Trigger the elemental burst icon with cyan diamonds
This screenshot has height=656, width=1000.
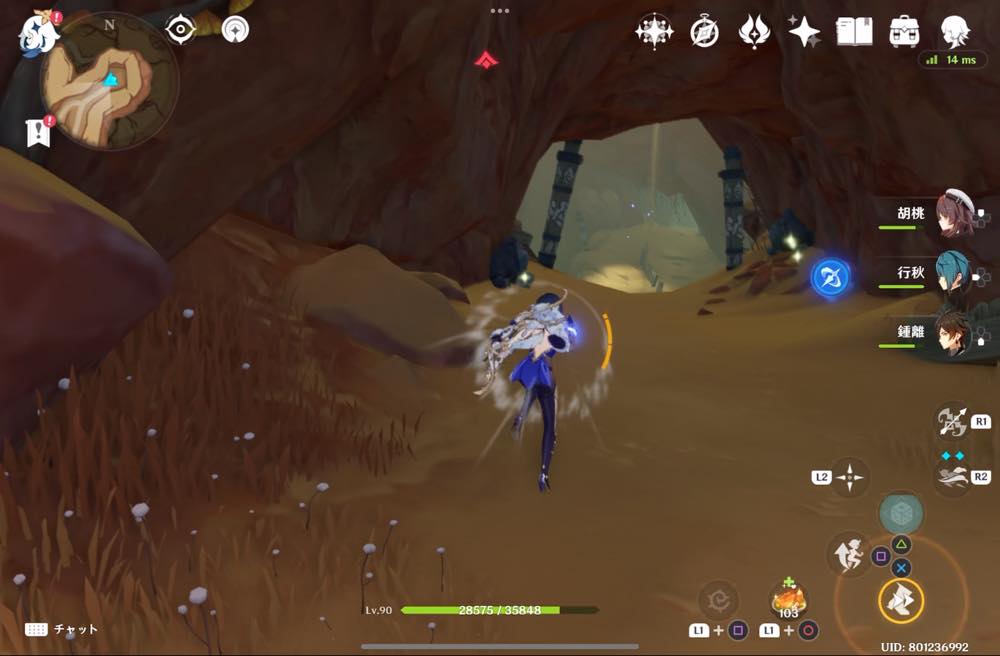click(950, 476)
